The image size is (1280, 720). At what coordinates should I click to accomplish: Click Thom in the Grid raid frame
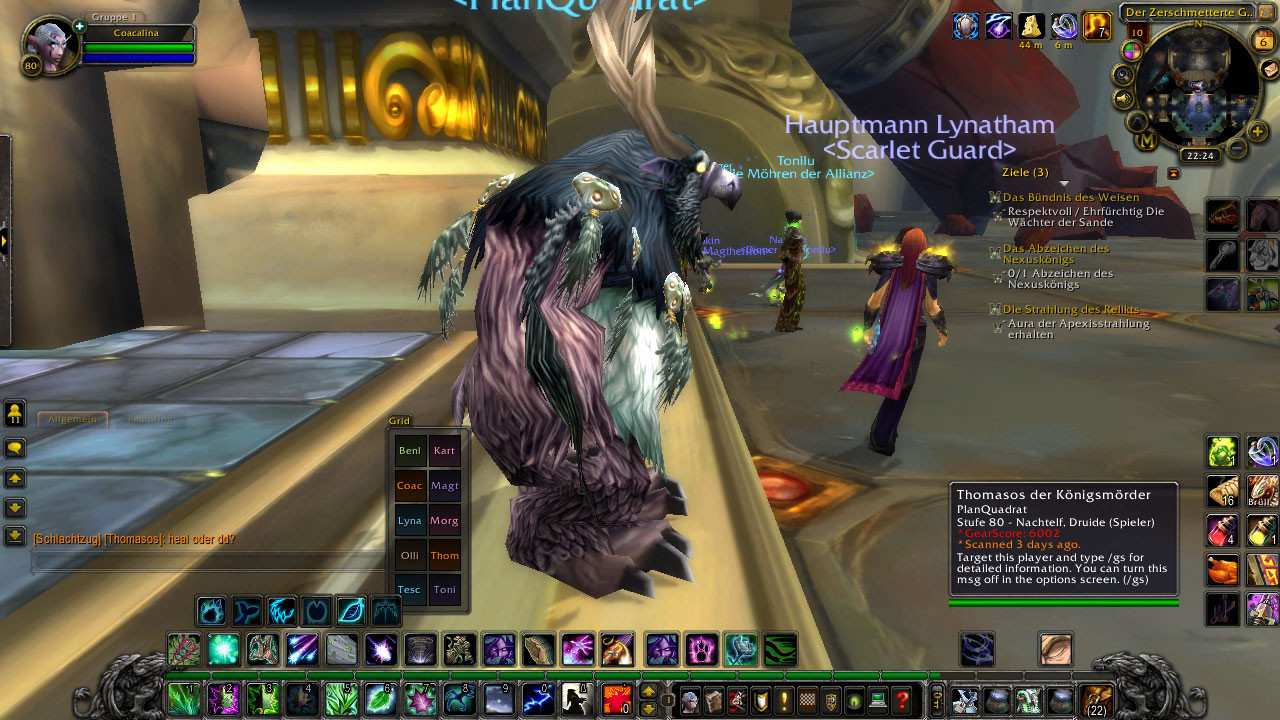[445, 555]
